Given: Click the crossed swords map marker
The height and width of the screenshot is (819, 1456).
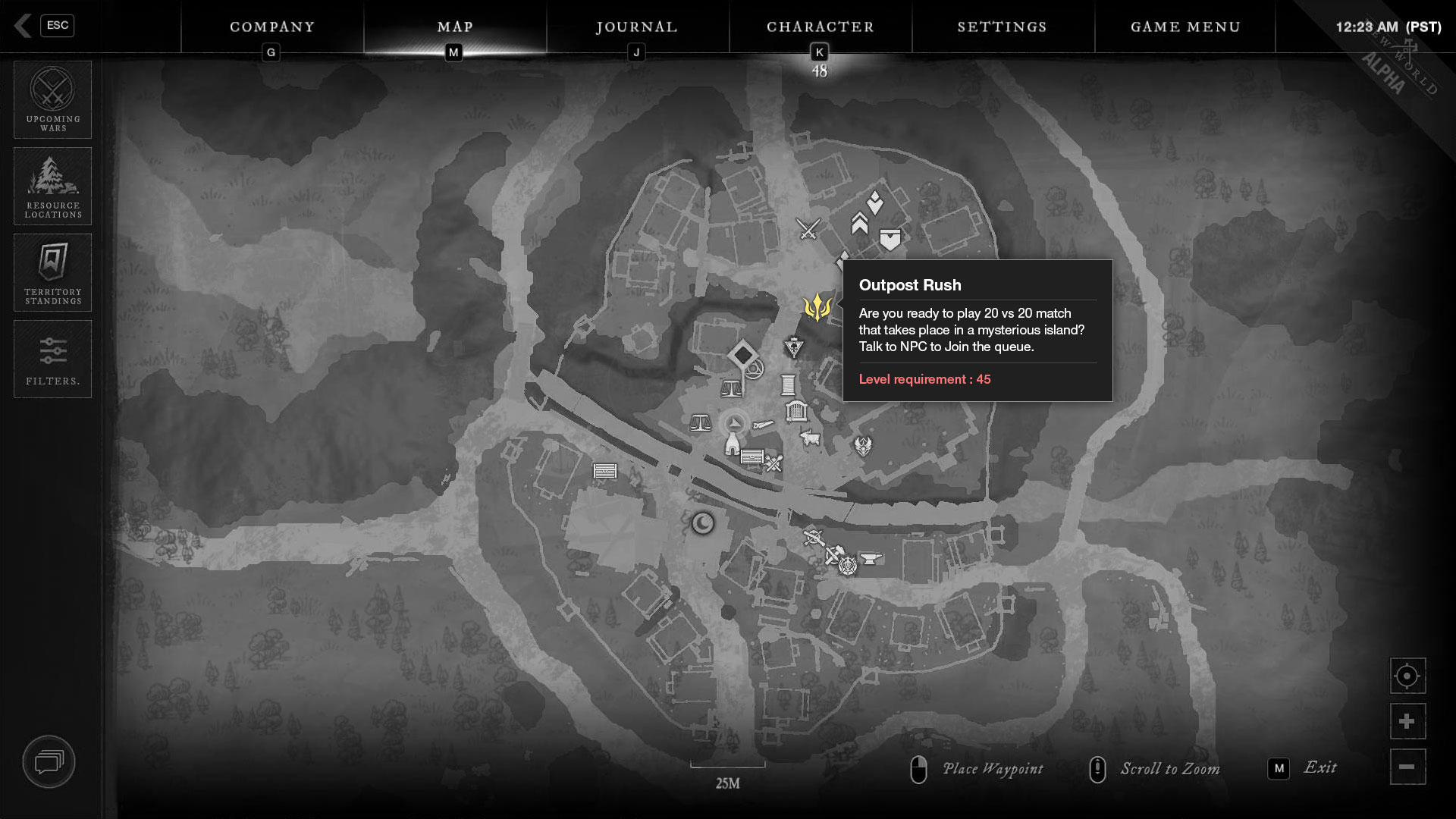Looking at the screenshot, I should point(808,228).
